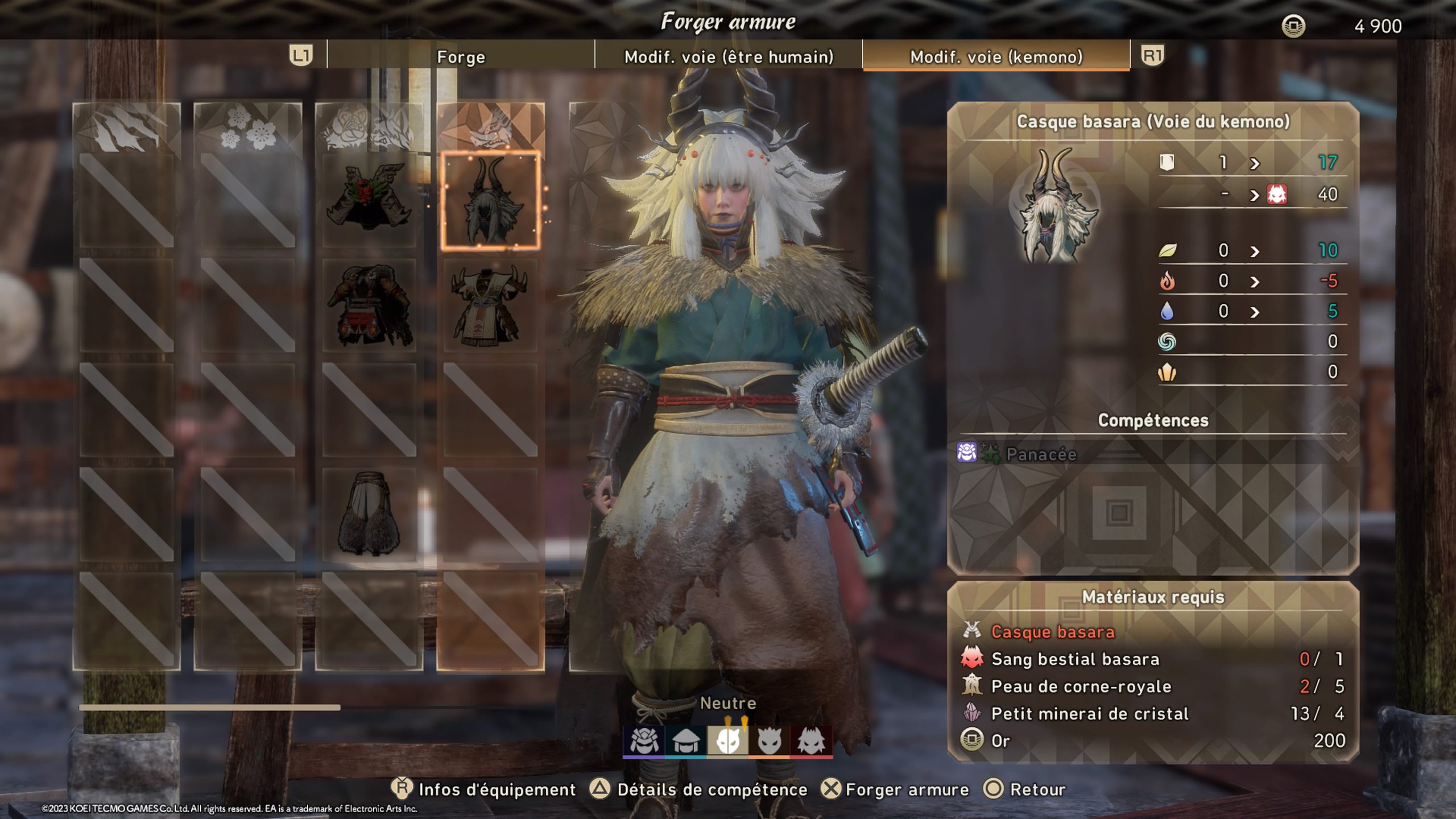Choose the red-flower helmet armor slot
Viewport: 1456px width, 819px height.
click(369, 199)
